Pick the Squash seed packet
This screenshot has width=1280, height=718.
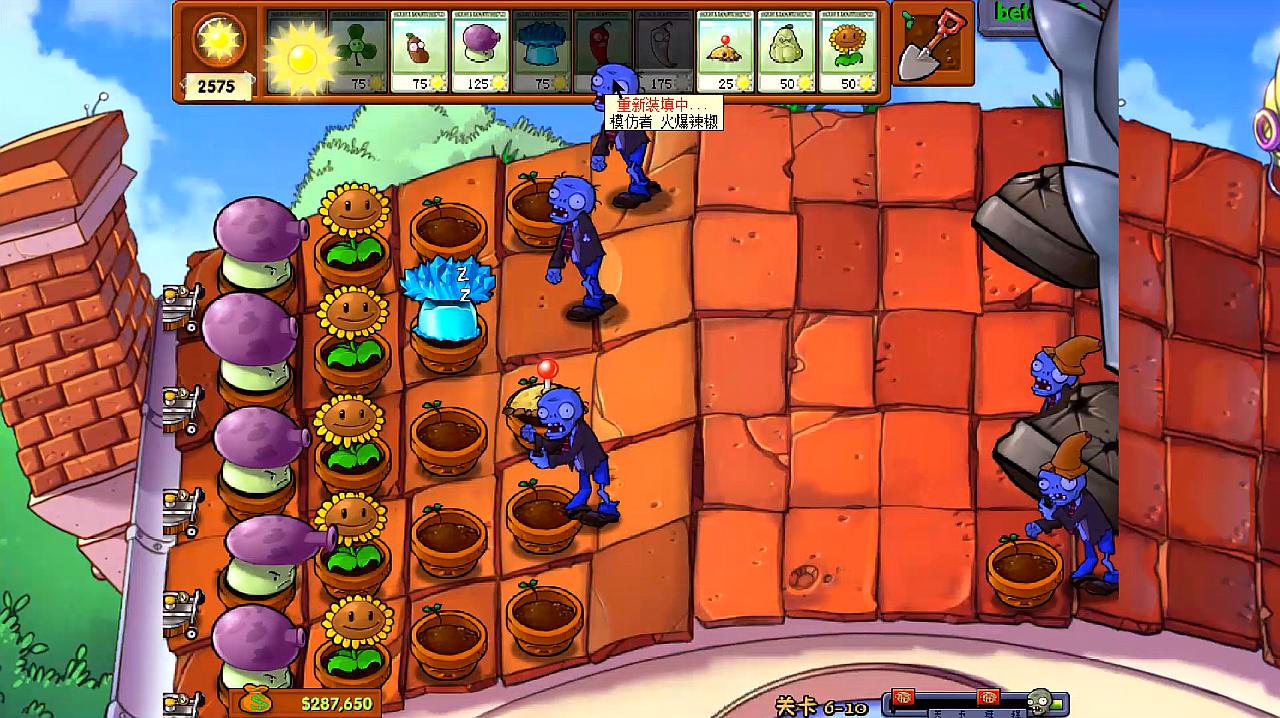click(x=787, y=52)
